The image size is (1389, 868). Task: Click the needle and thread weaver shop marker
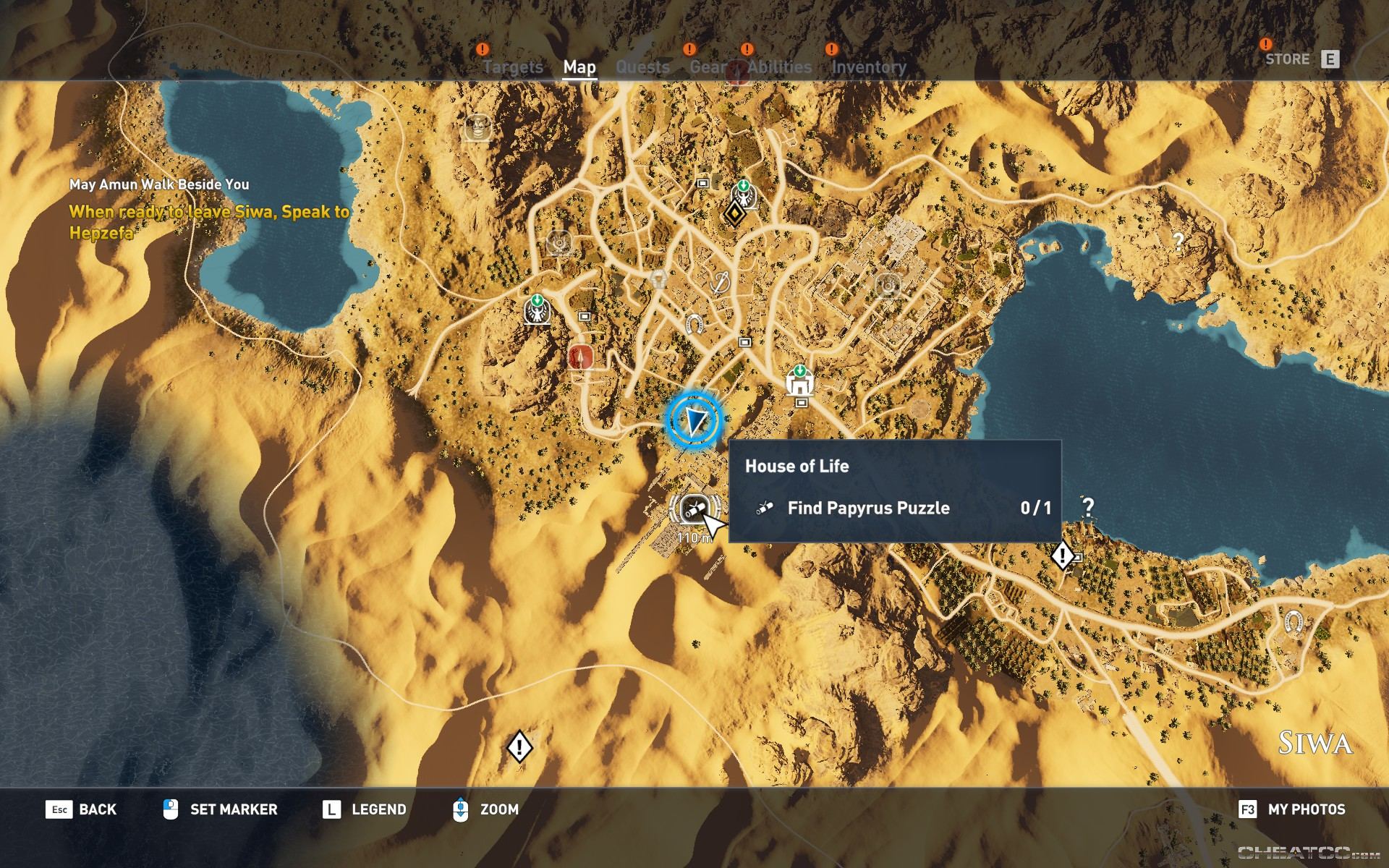tap(720, 283)
